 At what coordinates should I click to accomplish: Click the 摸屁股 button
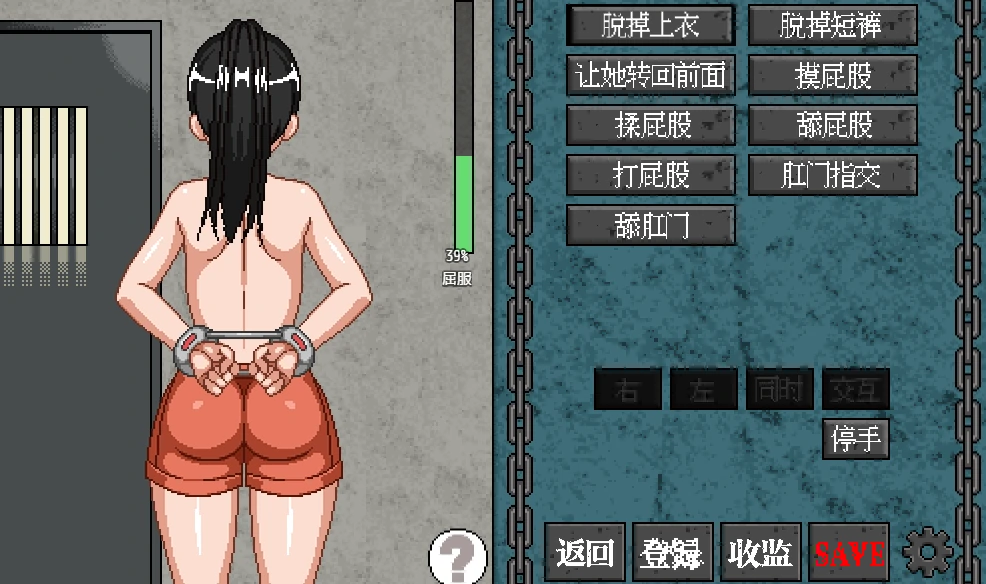pos(832,75)
